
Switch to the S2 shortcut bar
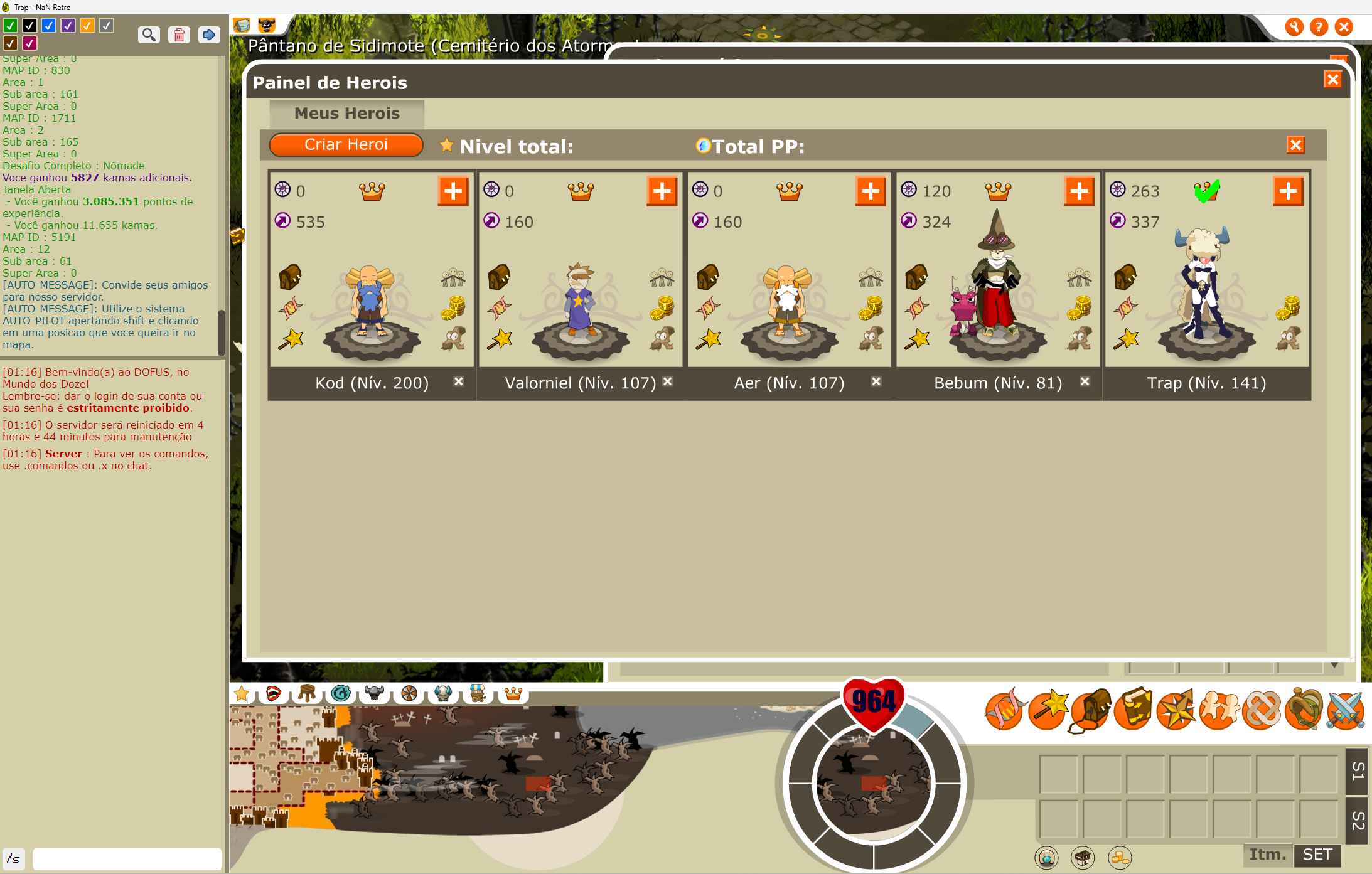[1358, 821]
